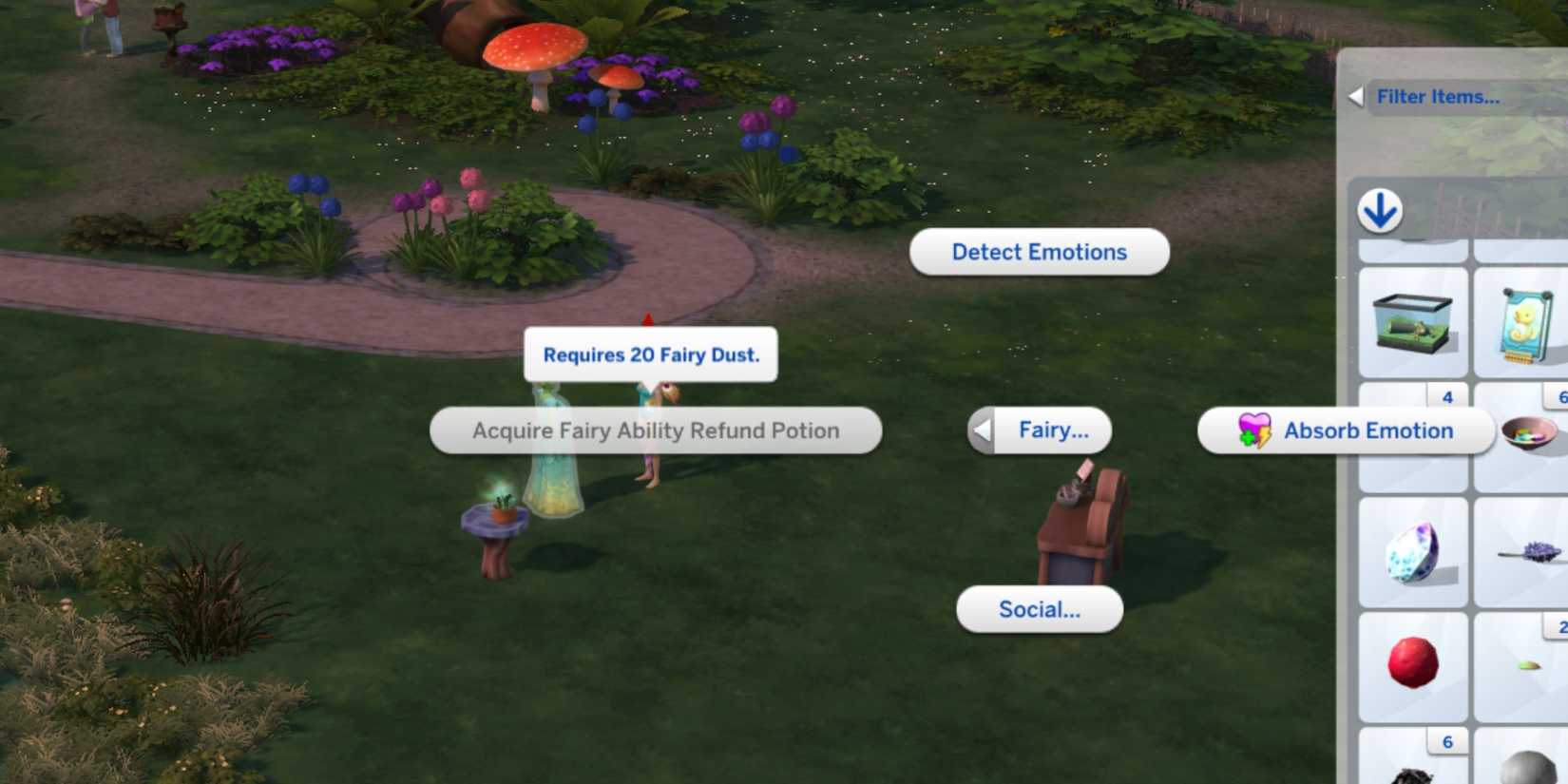The width and height of the screenshot is (1568, 784).
Task: Expand the Social... interaction submenu
Action: tap(1039, 609)
